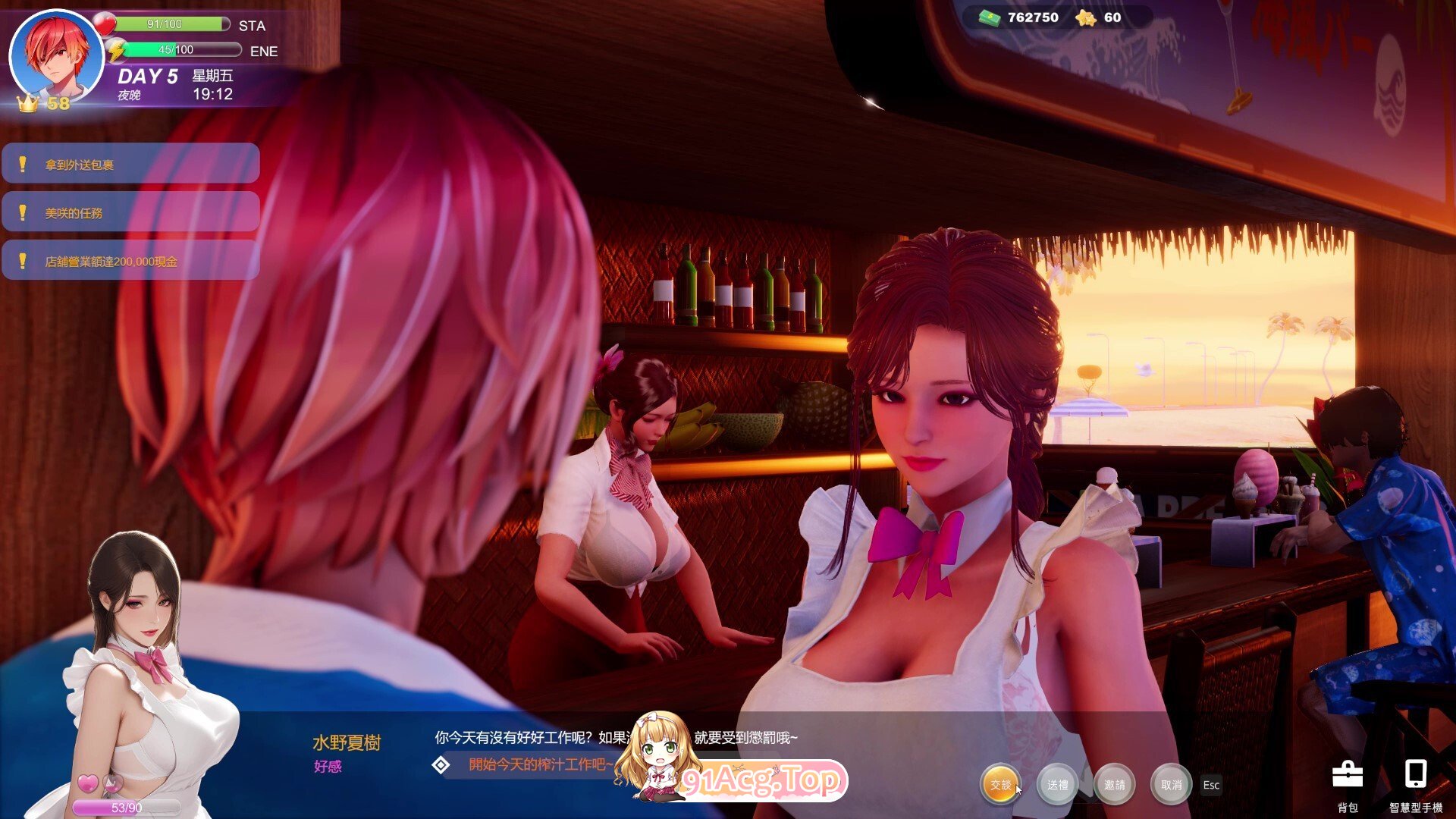This screenshot has width=1456, height=819.
Task: View the 店舖營業額達200,000現金 objective
Action: tap(130, 261)
